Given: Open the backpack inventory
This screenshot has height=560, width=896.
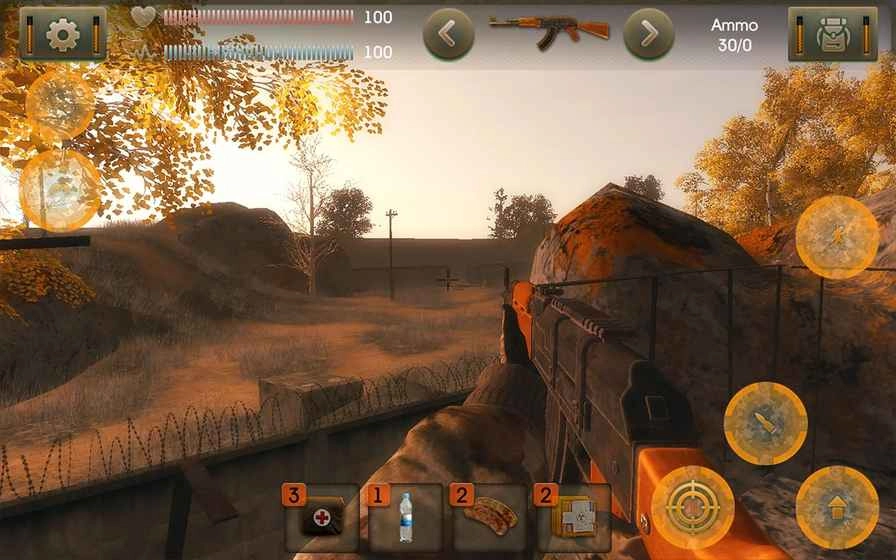Looking at the screenshot, I should coord(832,35).
